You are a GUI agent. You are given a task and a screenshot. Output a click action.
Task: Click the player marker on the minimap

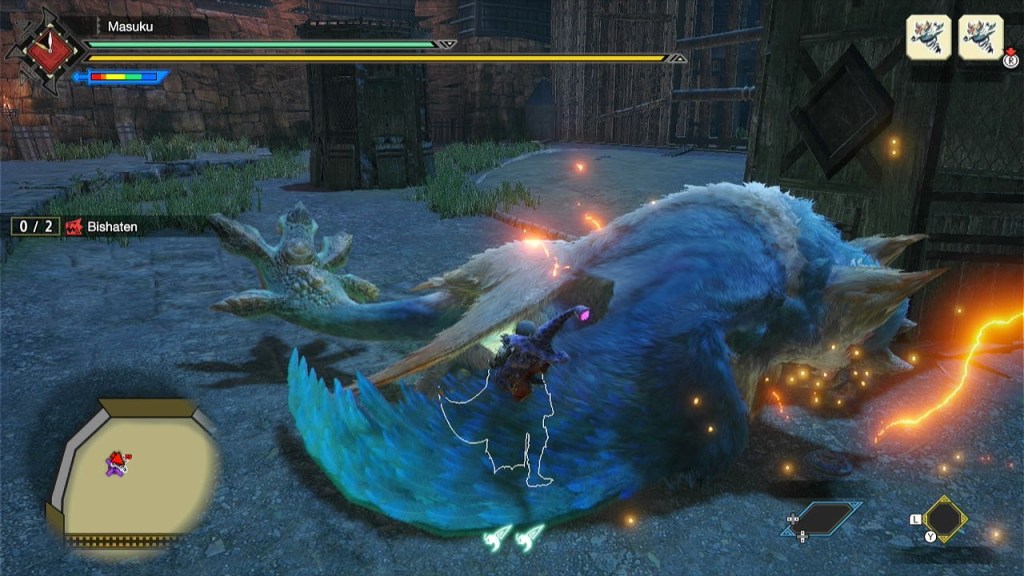(x=116, y=461)
